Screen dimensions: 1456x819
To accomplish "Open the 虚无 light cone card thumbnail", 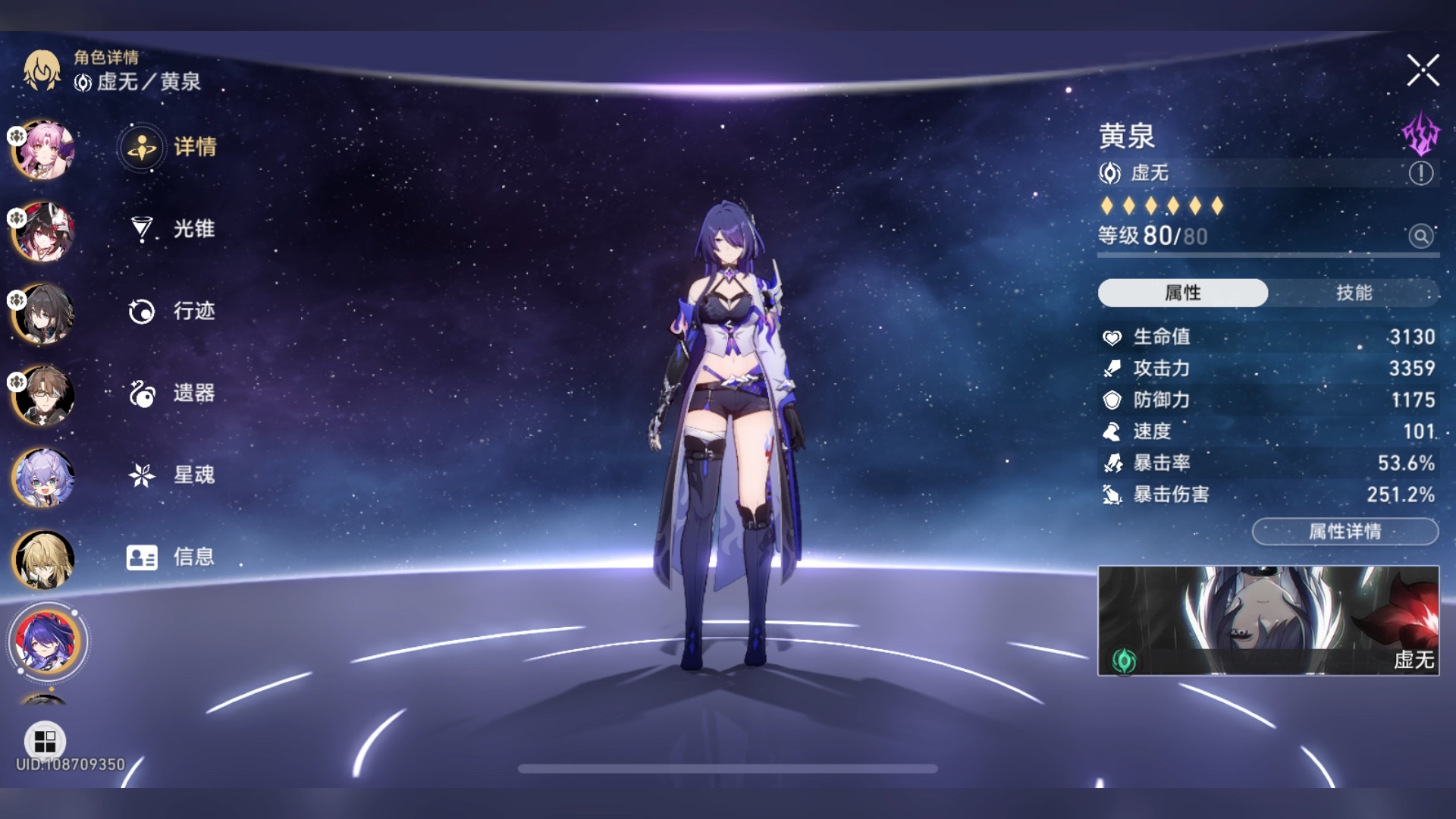I will (x=1268, y=620).
